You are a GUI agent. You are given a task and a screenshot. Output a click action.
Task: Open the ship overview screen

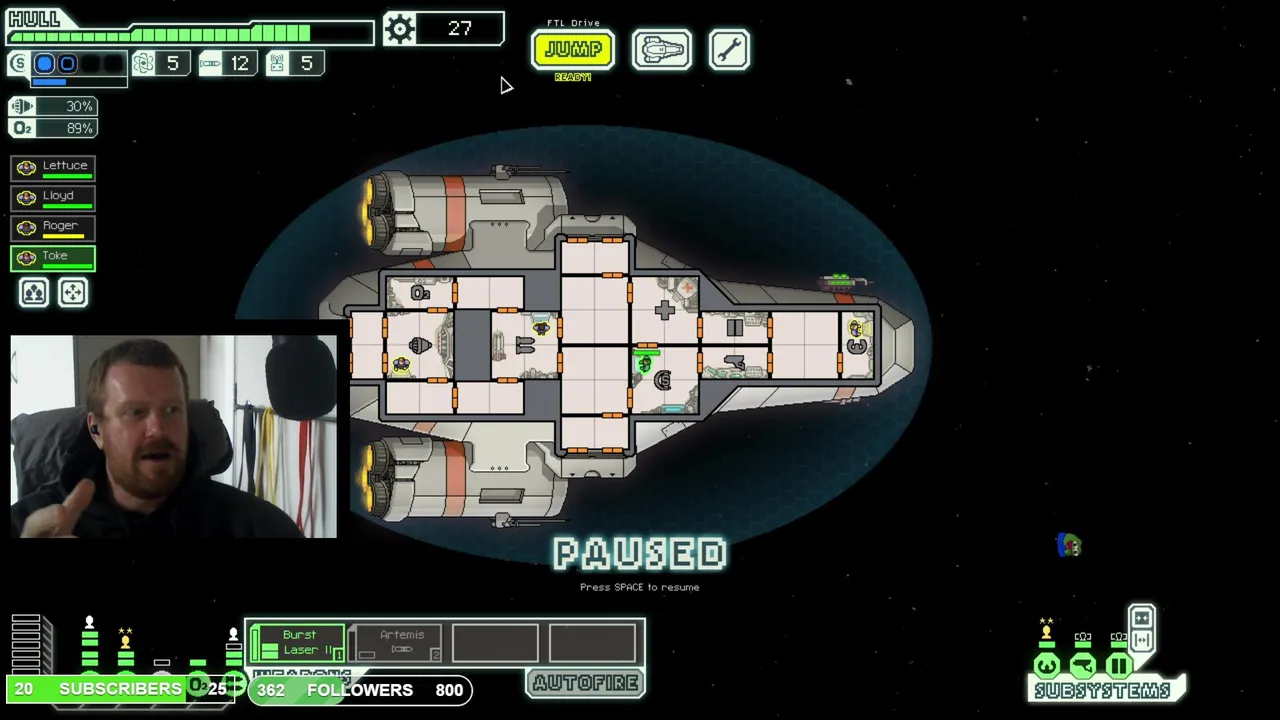(661, 49)
